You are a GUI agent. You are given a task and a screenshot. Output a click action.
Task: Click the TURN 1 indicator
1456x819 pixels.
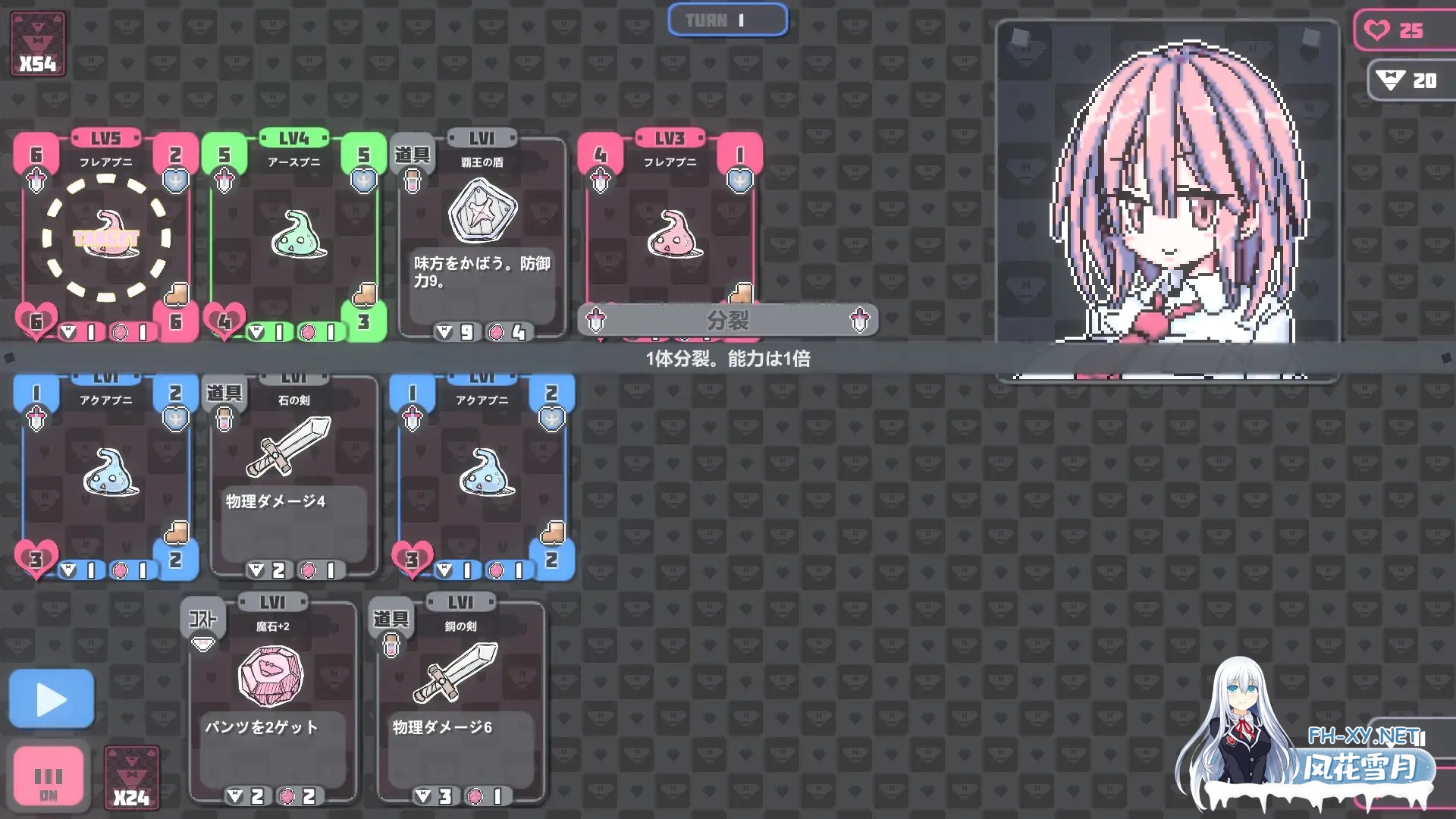[727, 20]
